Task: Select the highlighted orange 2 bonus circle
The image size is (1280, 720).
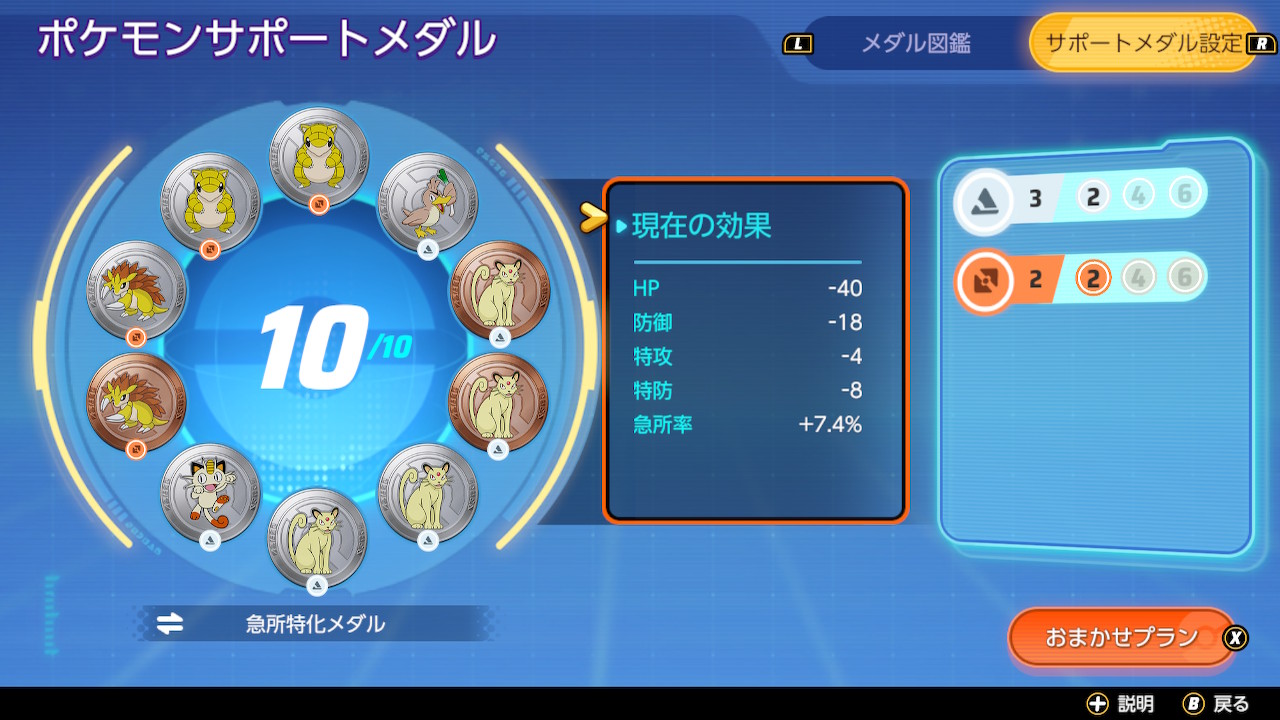Action: 1091,275
